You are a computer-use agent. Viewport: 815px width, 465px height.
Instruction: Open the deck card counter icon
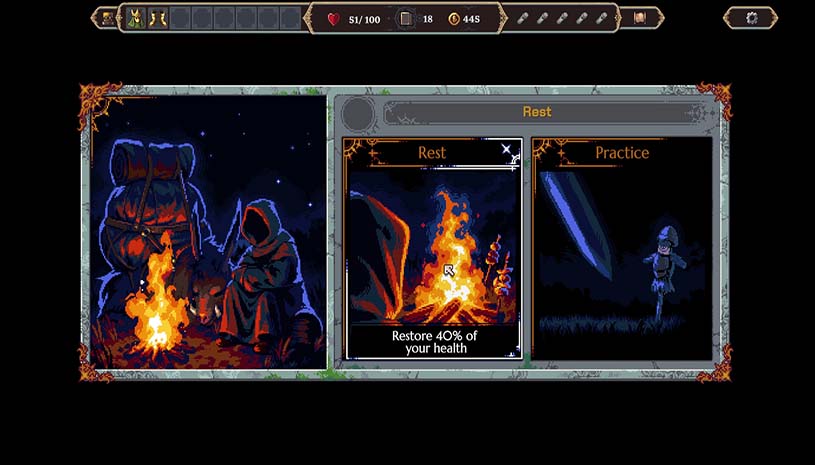(x=405, y=18)
